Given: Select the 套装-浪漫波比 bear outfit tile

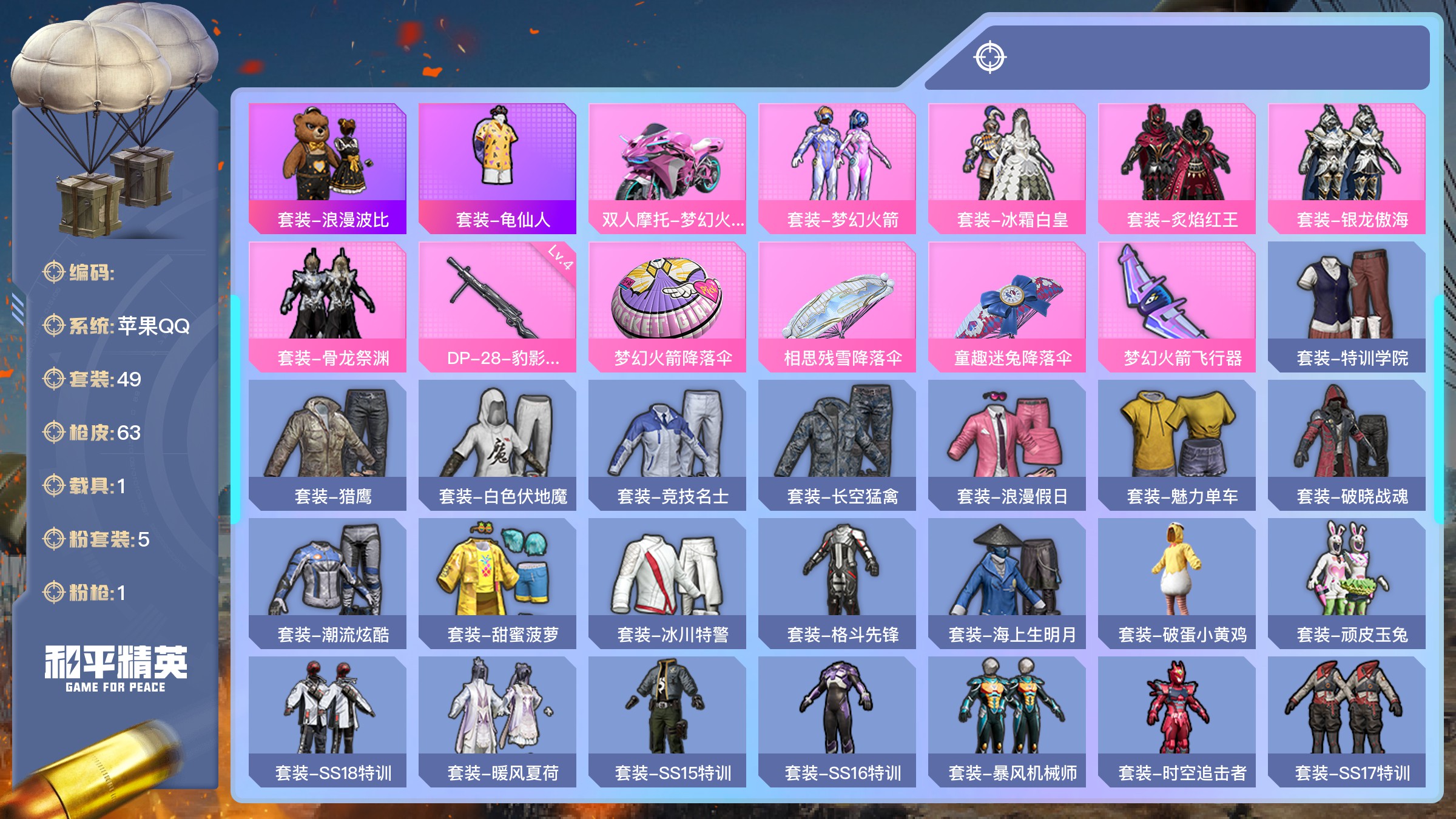Looking at the screenshot, I should 328,168.
